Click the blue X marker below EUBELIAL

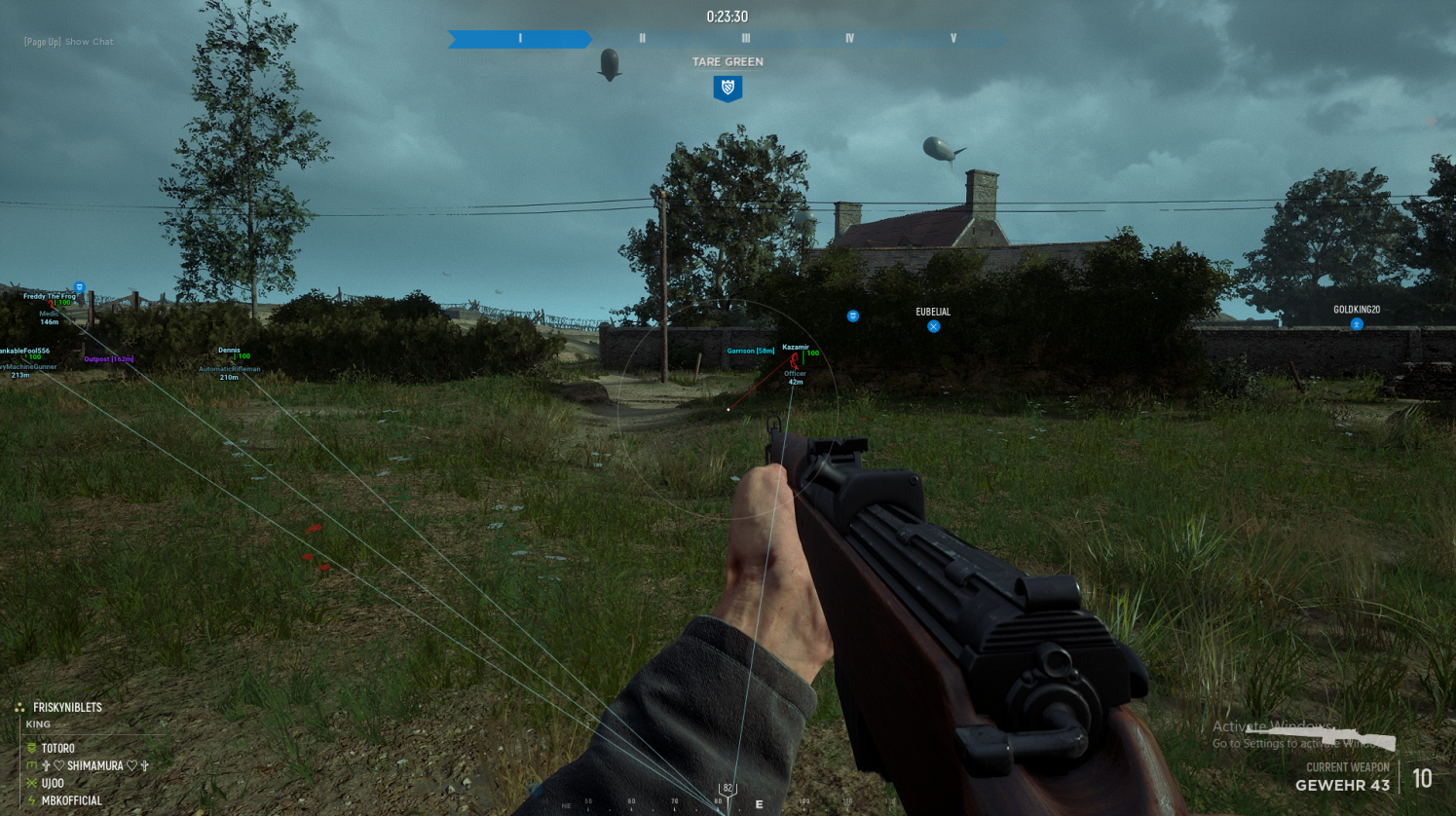click(934, 326)
